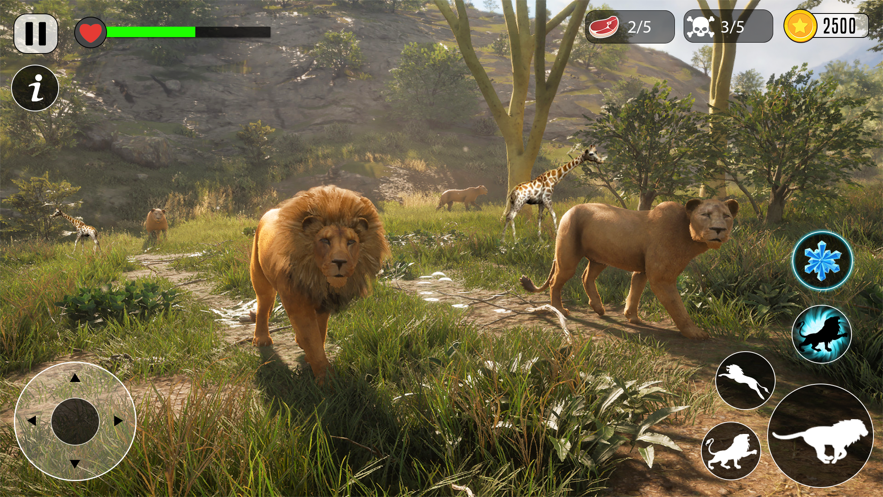Click the virtual joystick's right arrow

(118, 421)
